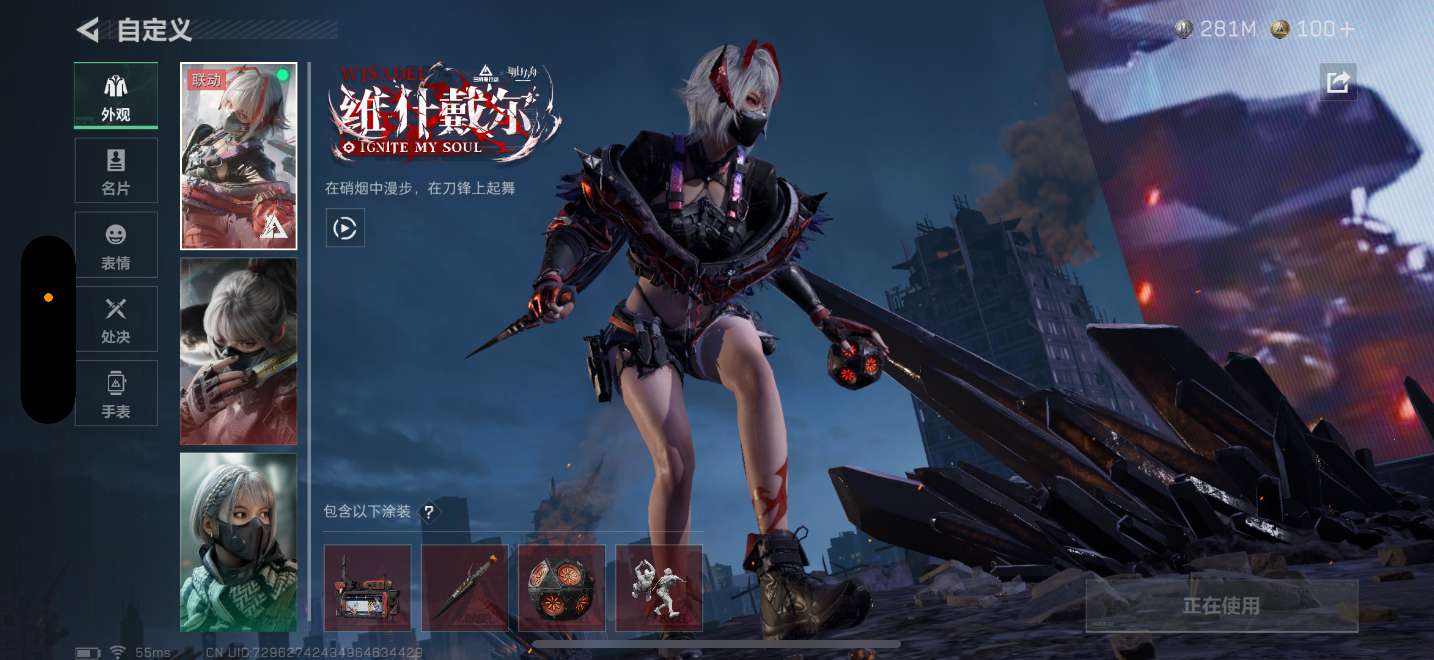View the dagger knife skin item

click(x=464, y=588)
